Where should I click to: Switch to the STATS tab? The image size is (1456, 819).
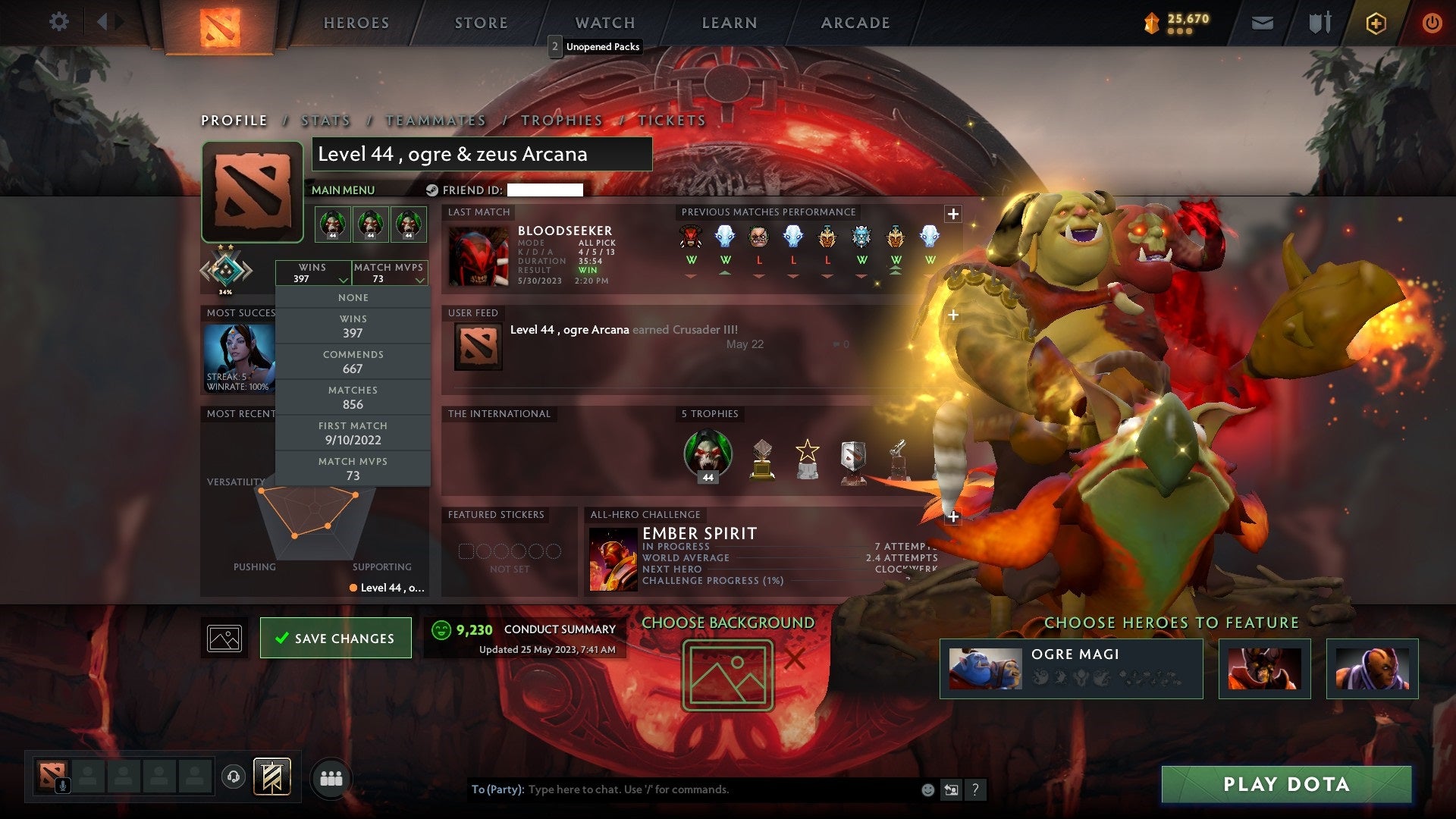click(325, 120)
